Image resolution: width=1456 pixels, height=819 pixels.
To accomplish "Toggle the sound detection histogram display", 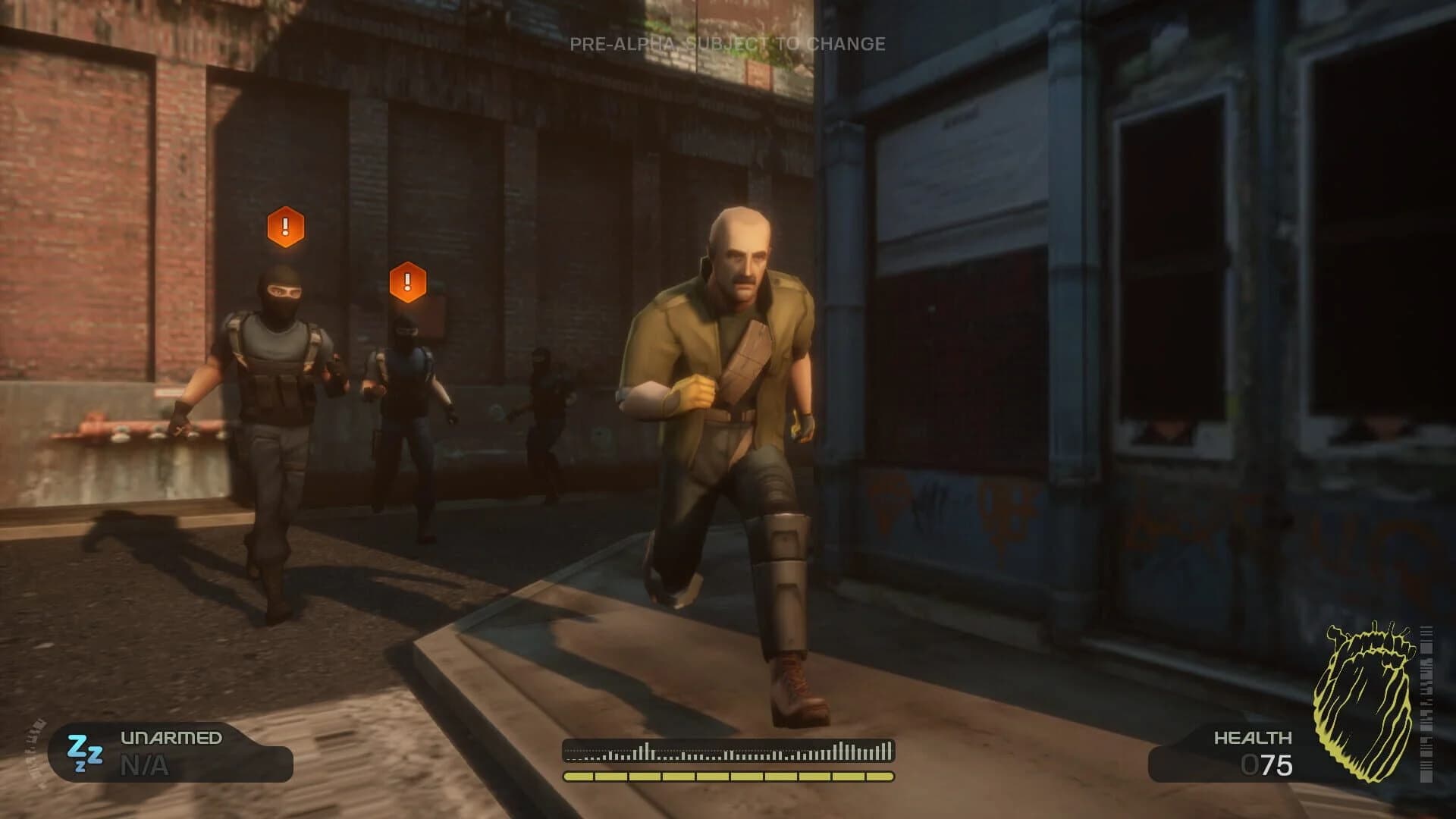I will pyautogui.click(x=728, y=751).
